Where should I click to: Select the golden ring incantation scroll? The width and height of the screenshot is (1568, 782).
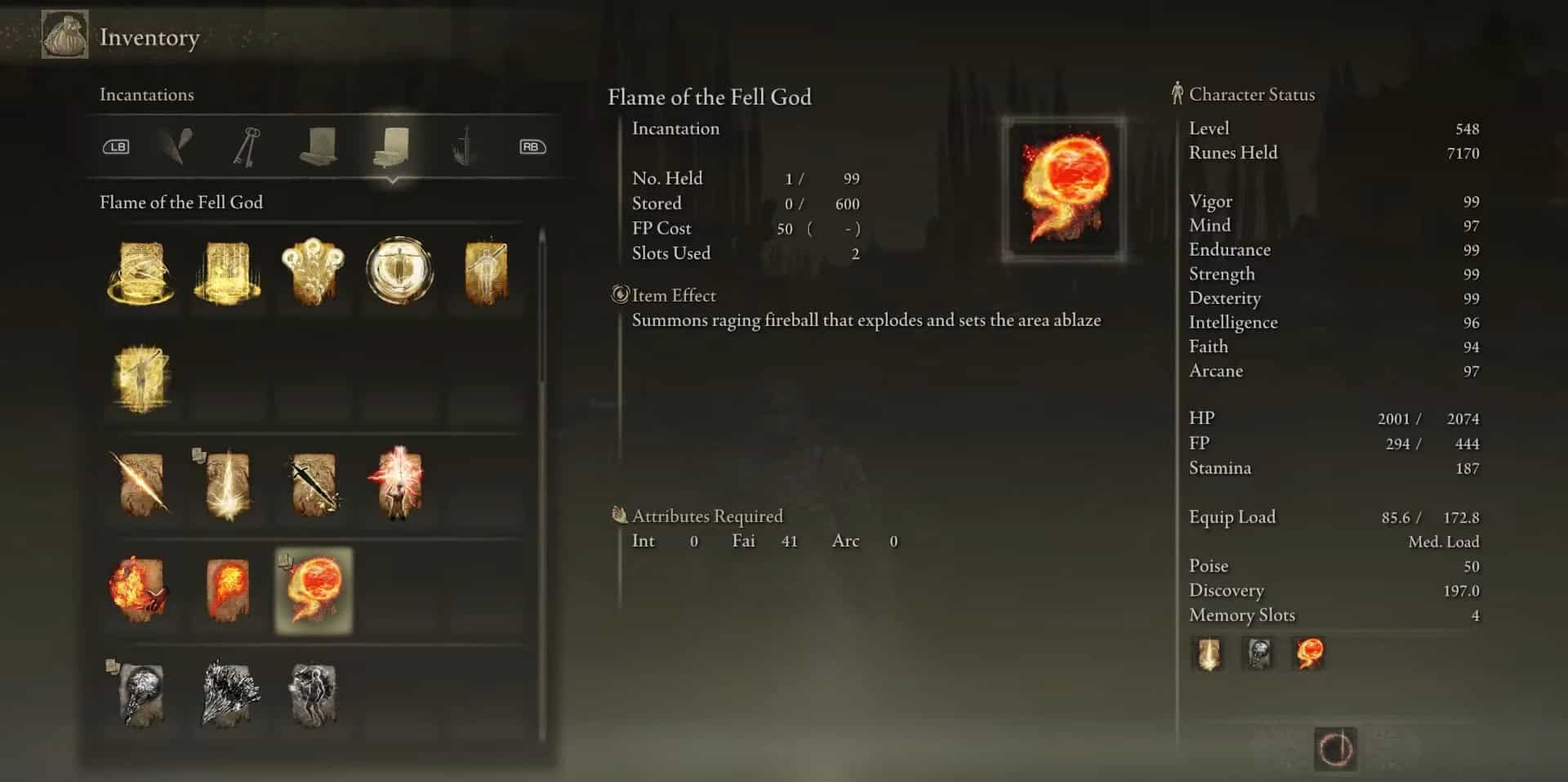point(141,272)
